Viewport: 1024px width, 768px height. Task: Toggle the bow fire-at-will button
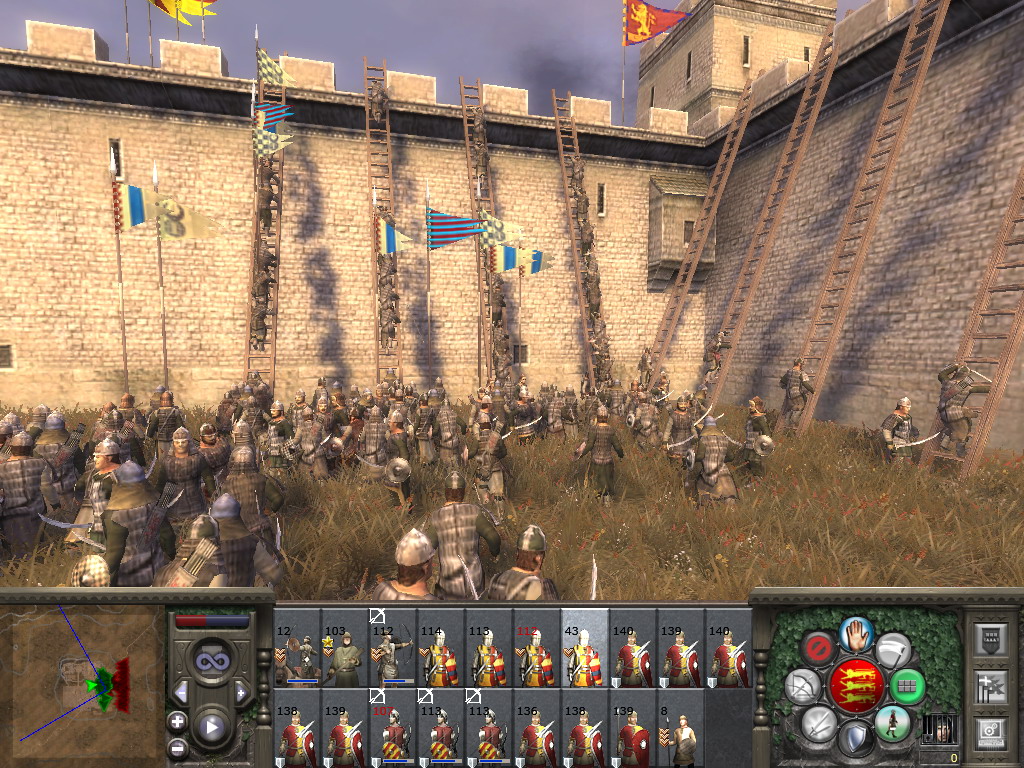[x=802, y=686]
